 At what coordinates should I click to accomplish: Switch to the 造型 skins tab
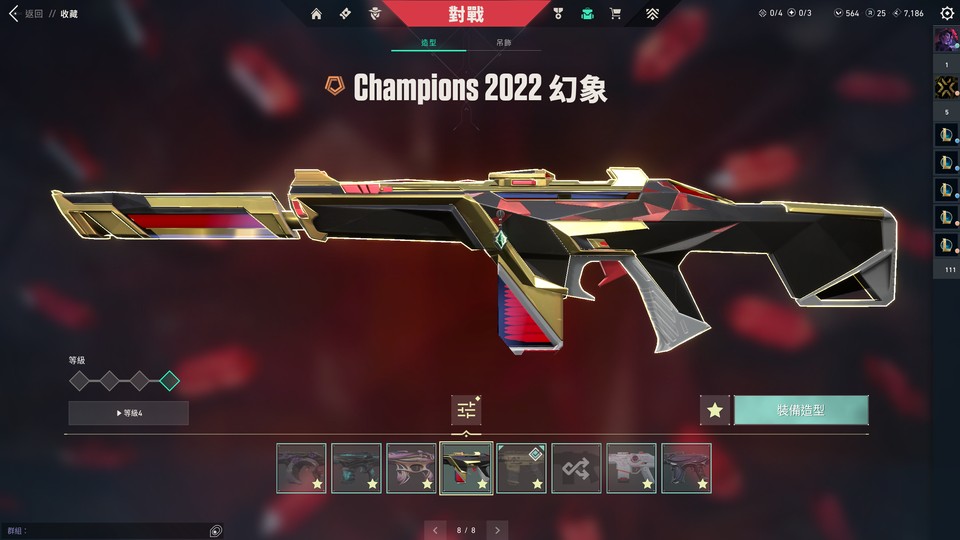pos(427,44)
